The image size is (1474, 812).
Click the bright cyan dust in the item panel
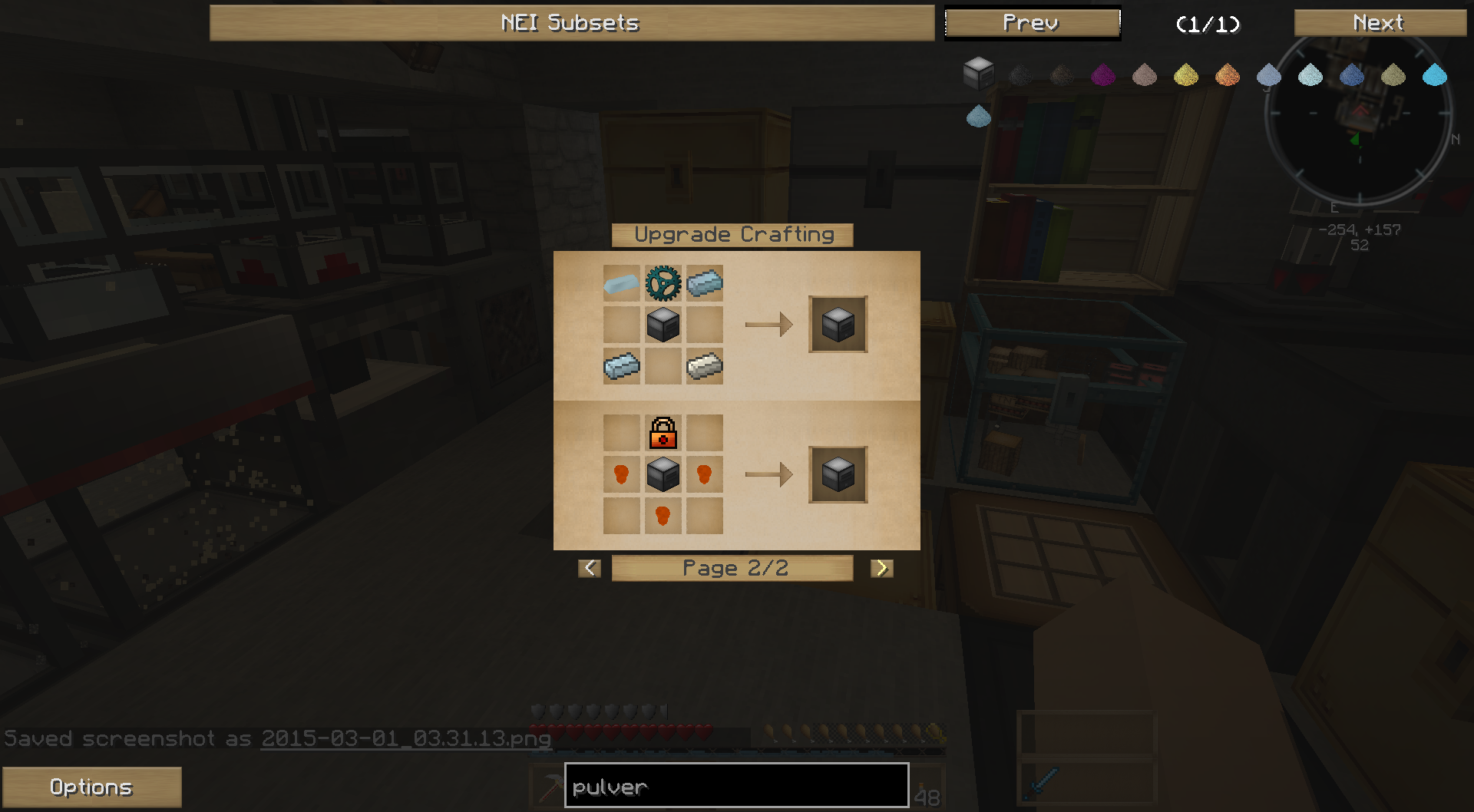pos(1434,74)
